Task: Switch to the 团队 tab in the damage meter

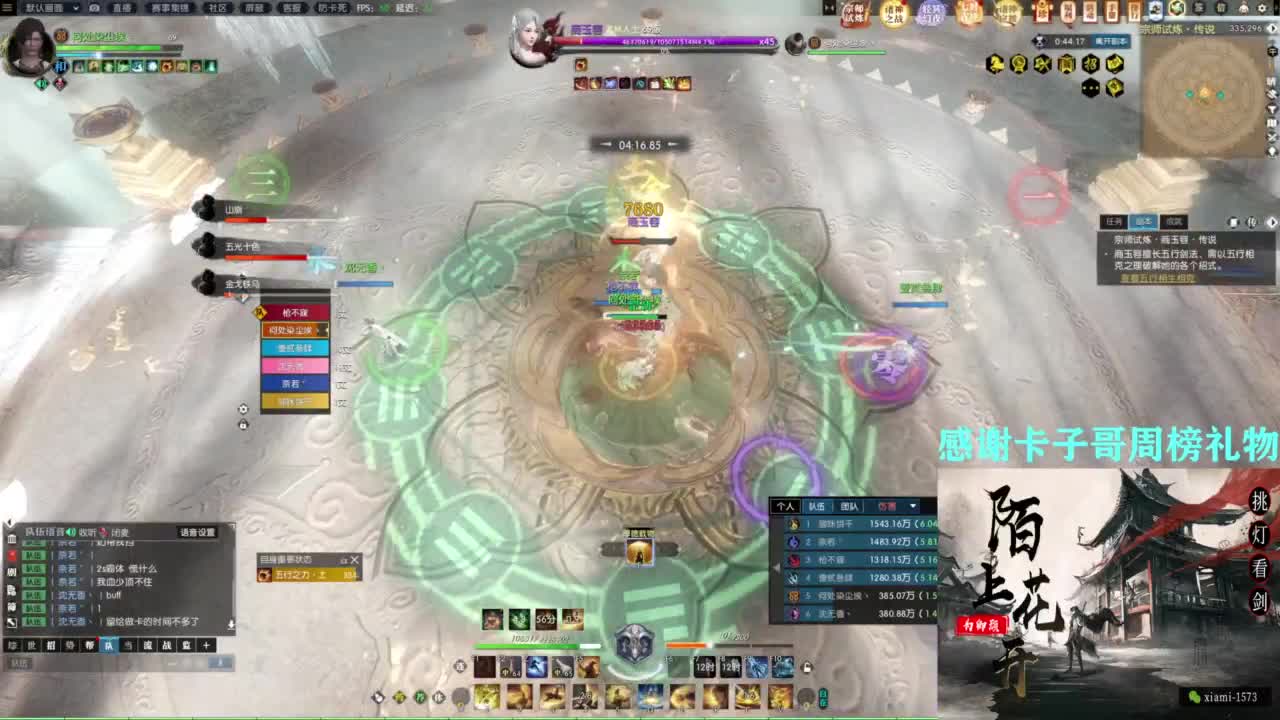Action: coord(847,506)
